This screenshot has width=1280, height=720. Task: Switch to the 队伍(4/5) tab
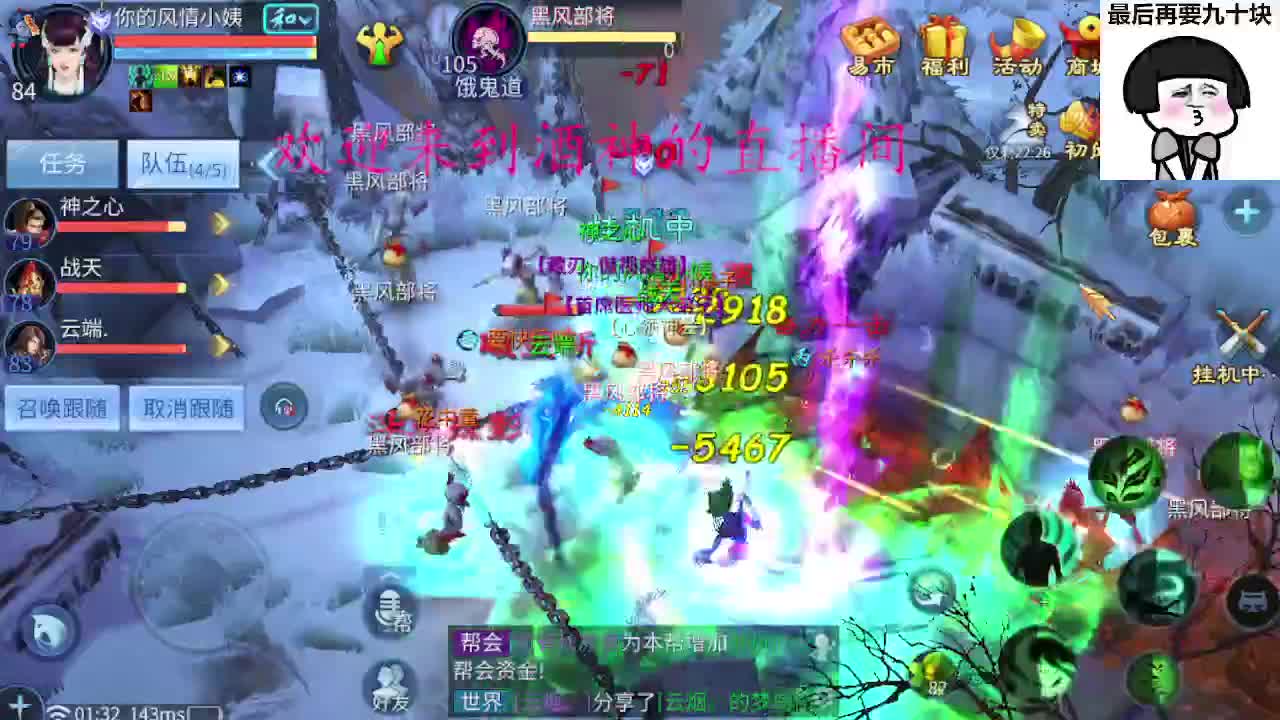coord(180,163)
